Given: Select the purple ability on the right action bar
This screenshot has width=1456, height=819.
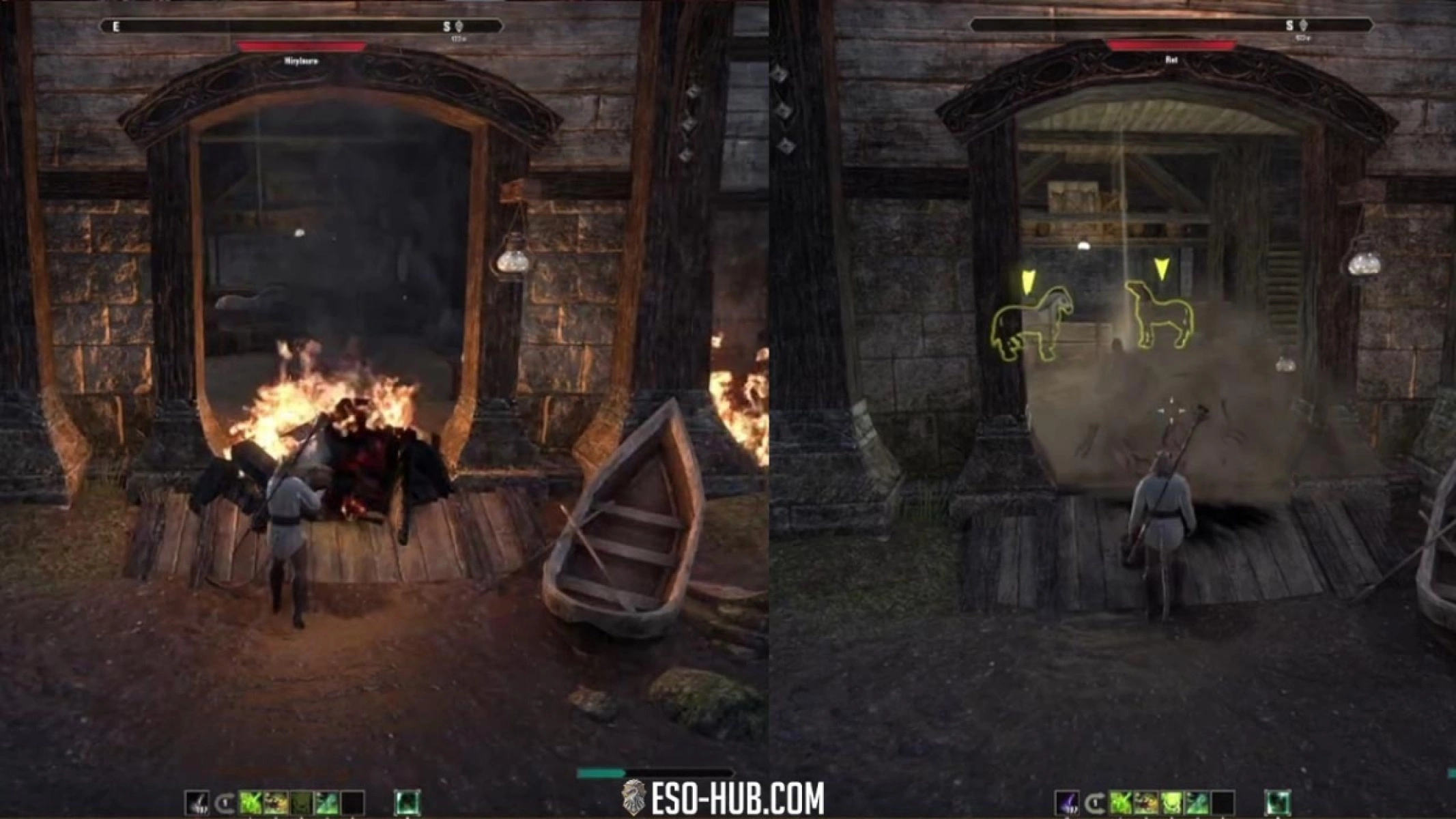Looking at the screenshot, I should point(1068,801).
